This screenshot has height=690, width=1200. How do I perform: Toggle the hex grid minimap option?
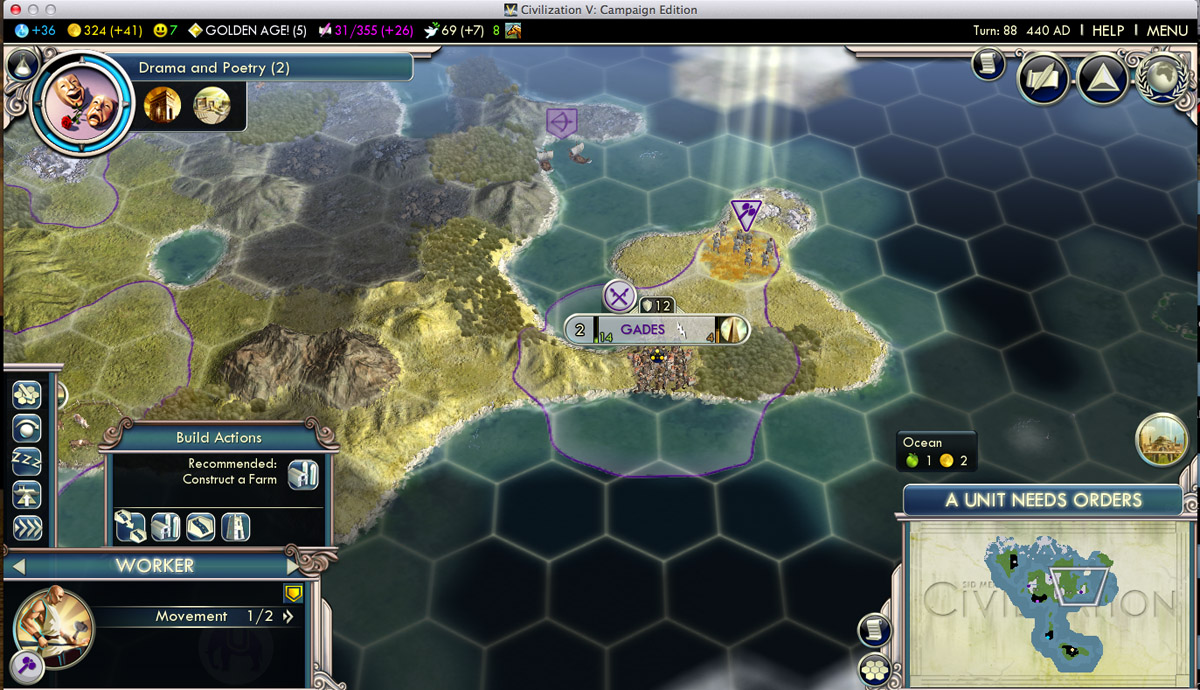click(x=874, y=669)
